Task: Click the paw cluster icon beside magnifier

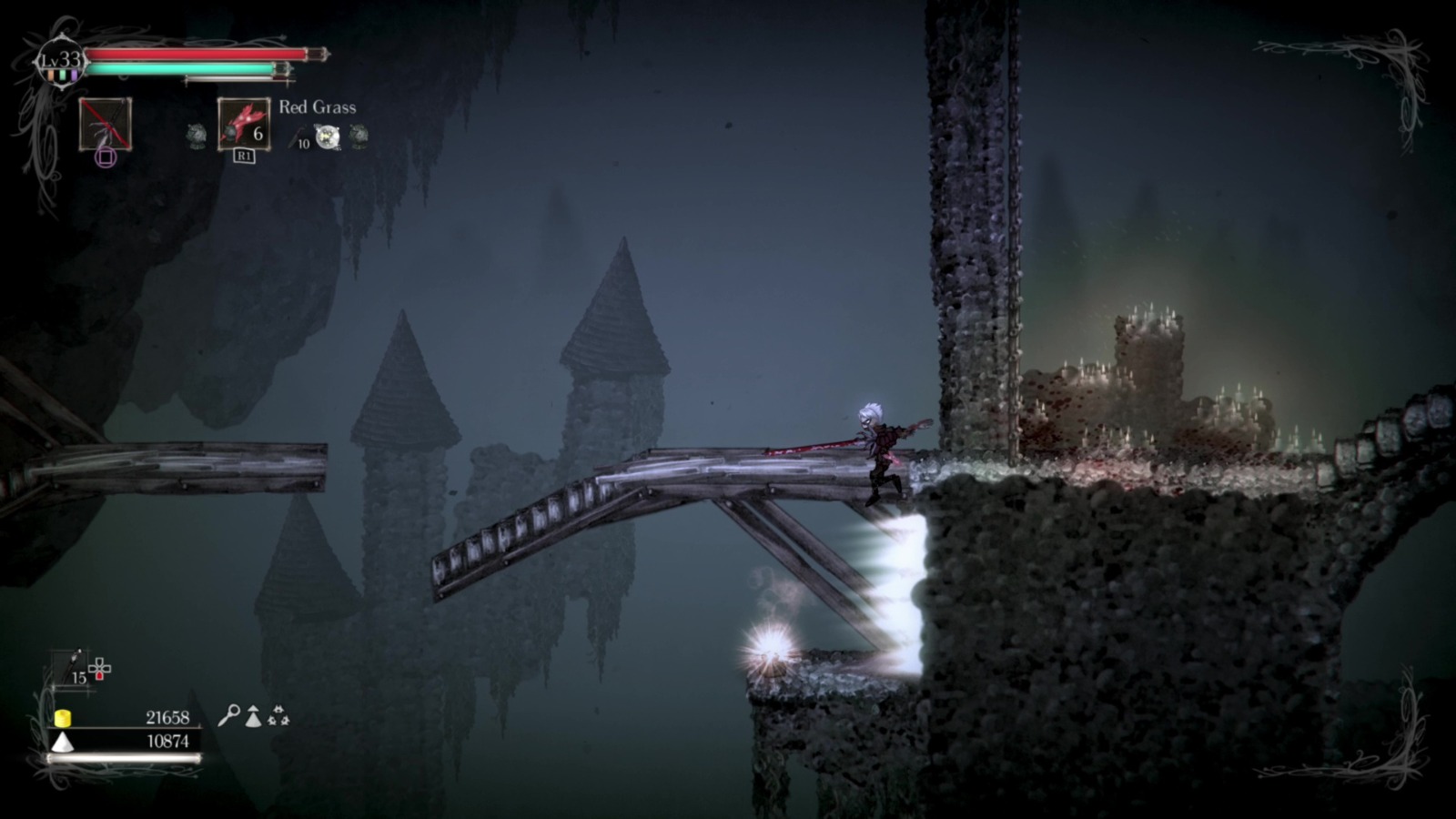Action: click(x=279, y=715)
